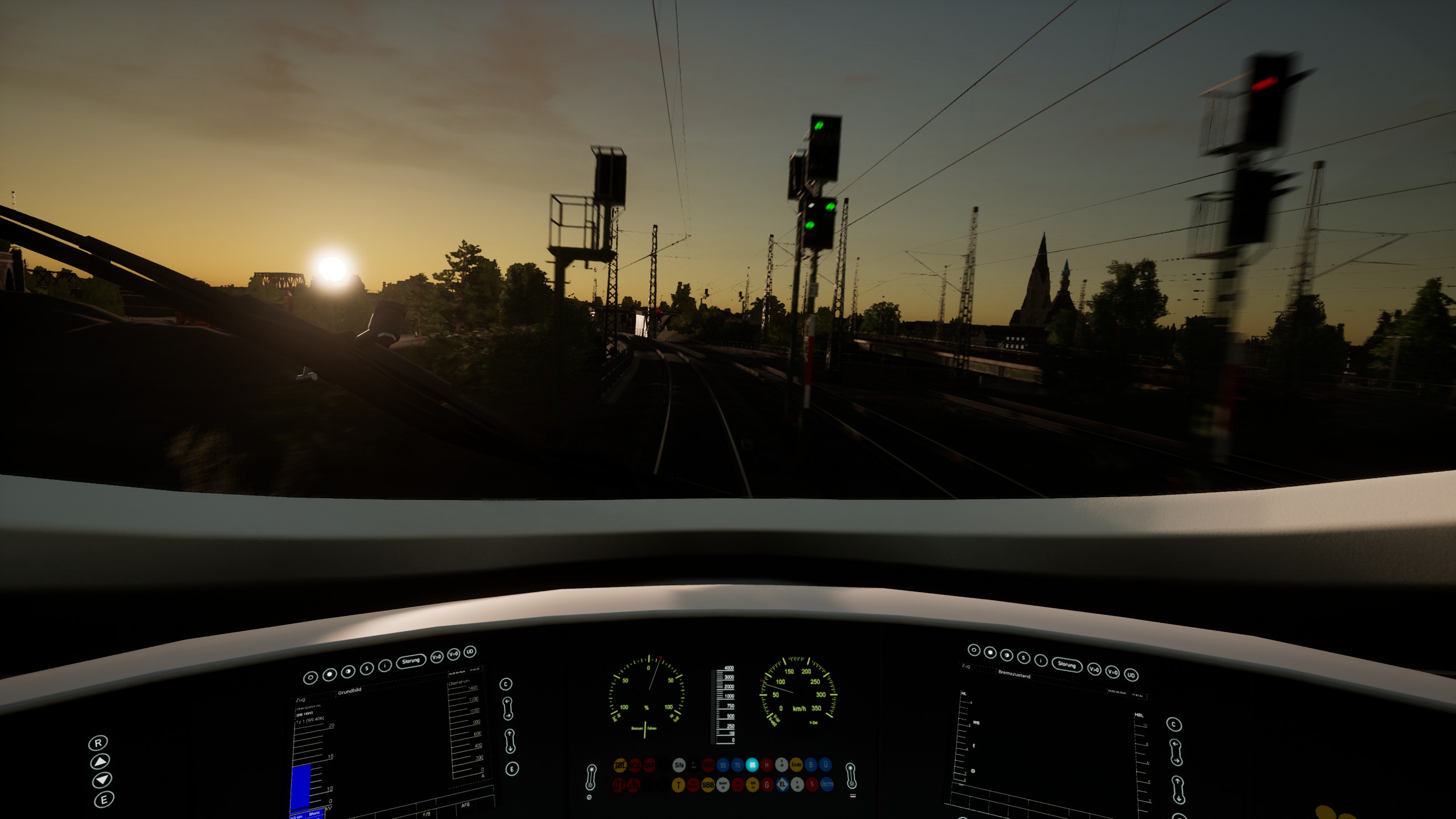This screenshot has height=819, width=1456.
Task: Click the C button beside the Bremszustand display
Action: (x=1174, y=725)
